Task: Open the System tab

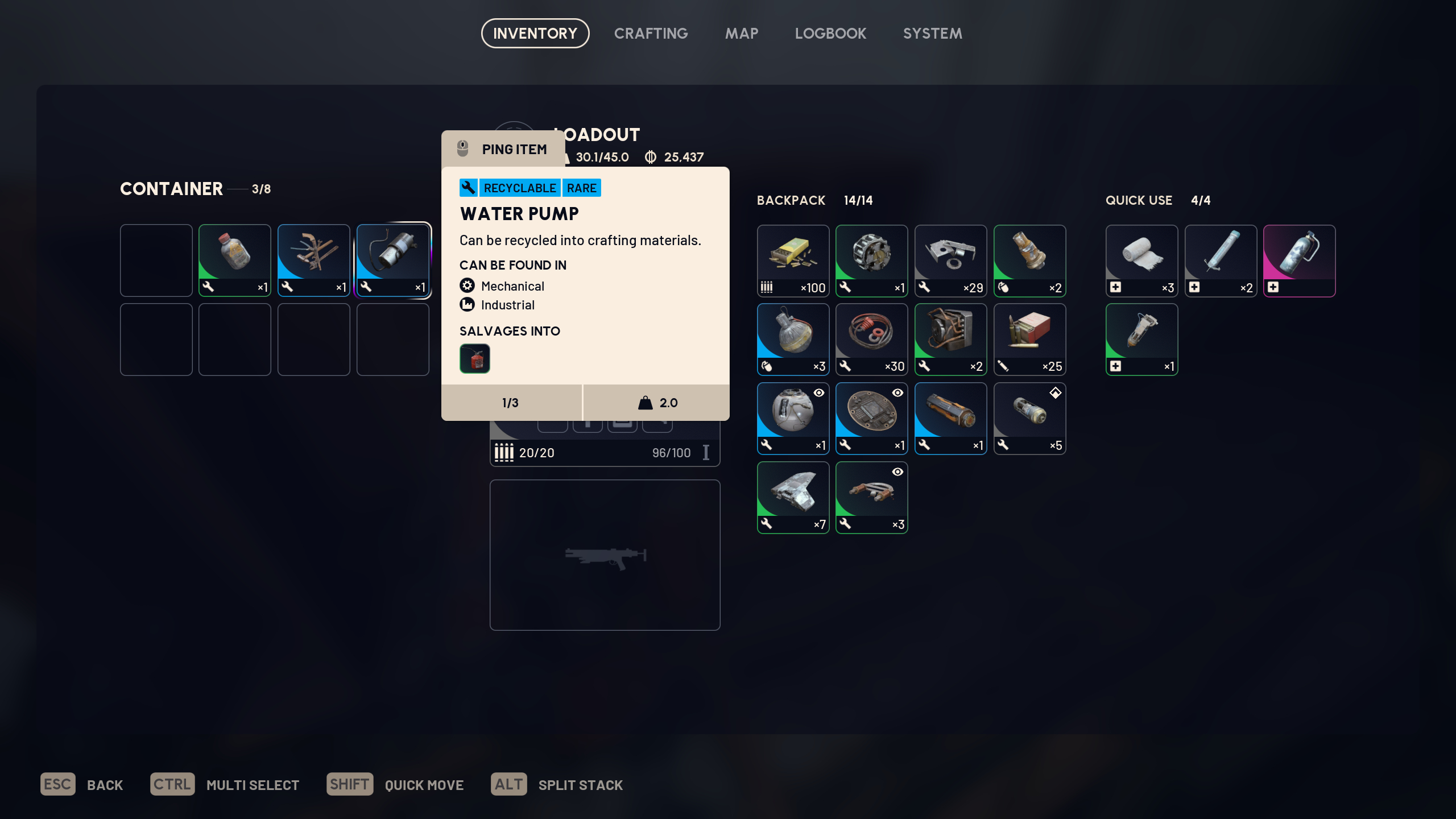Action: click(932, 34)
